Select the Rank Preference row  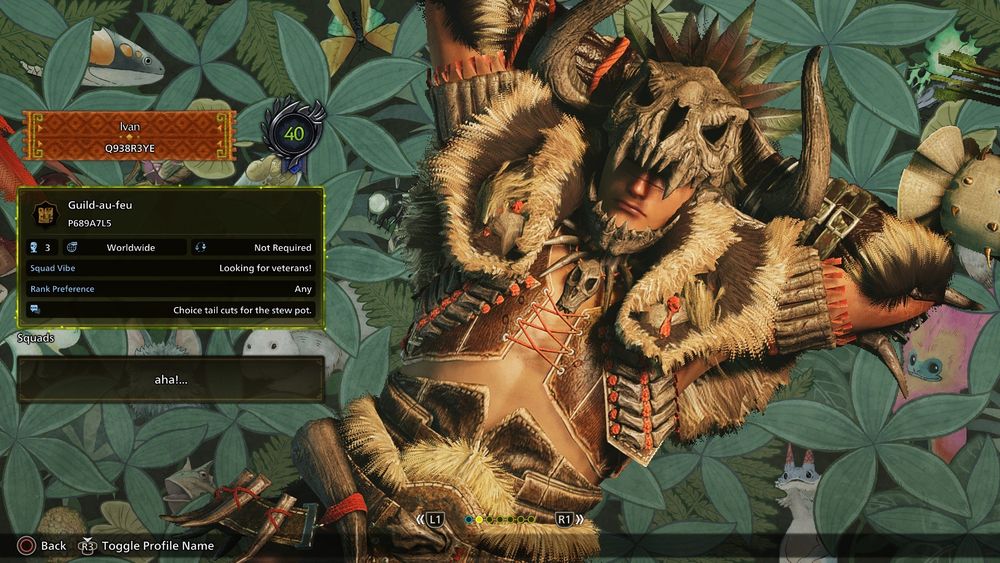(170, 289)
